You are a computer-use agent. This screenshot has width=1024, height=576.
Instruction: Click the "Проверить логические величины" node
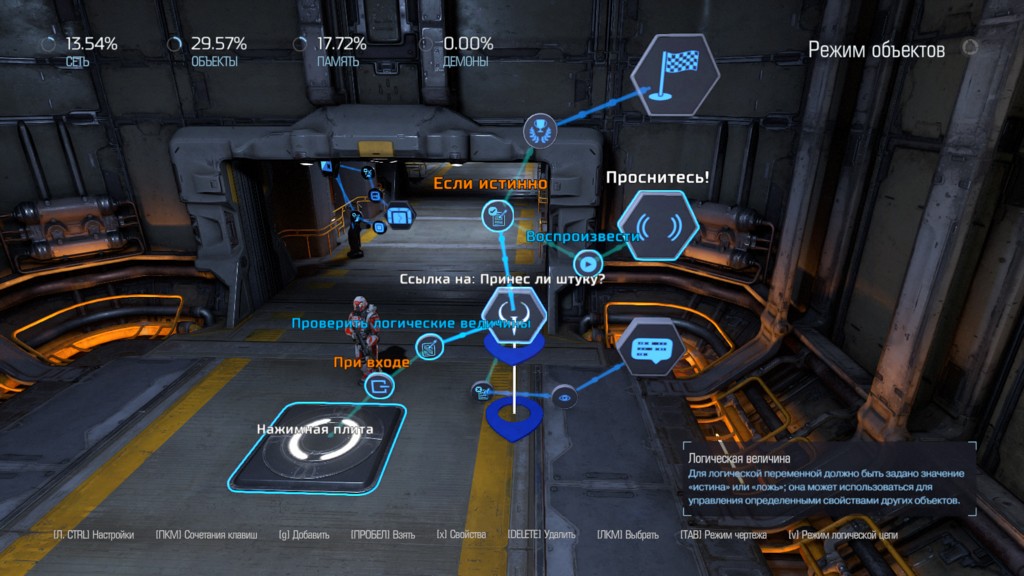431,348
